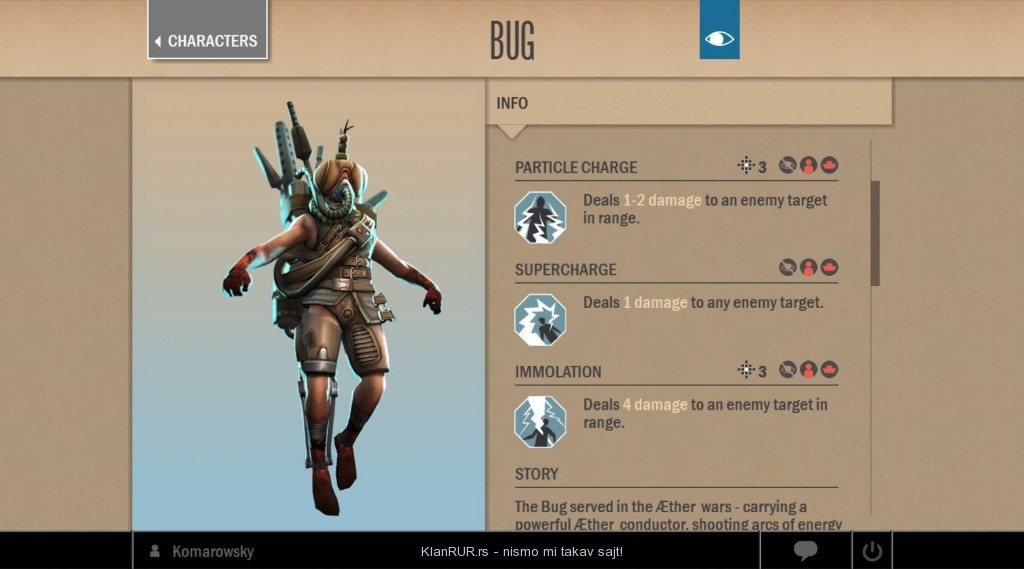Screen dimensions: 1024x569
Task: Go back to Characters list
Action: tap(207, 40)
